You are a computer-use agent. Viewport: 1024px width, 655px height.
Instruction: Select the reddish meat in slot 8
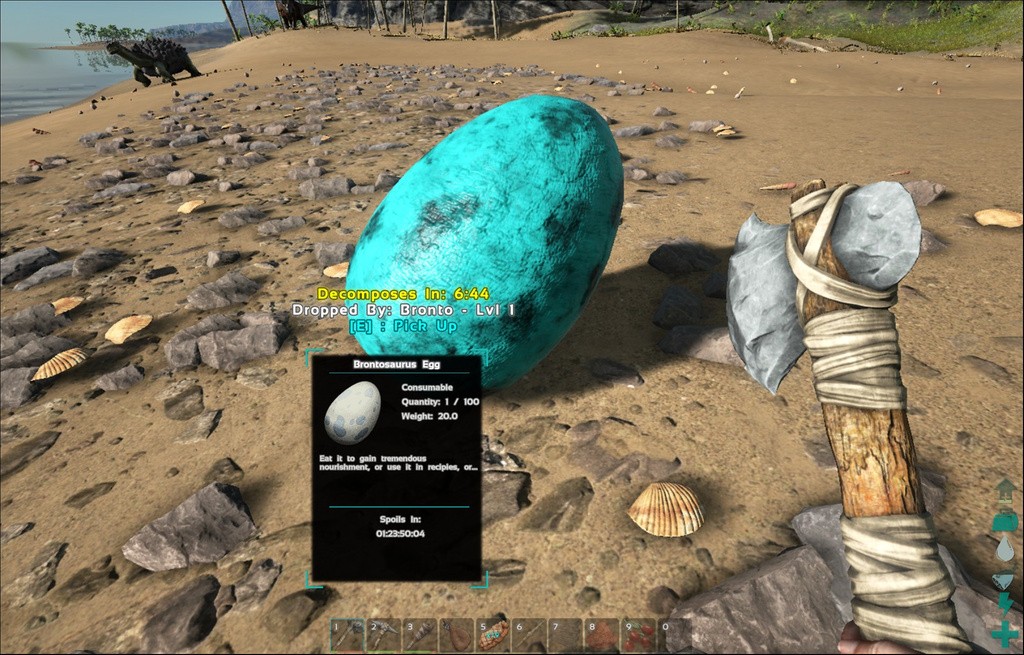pyautogui.click(x=602, y=635)
